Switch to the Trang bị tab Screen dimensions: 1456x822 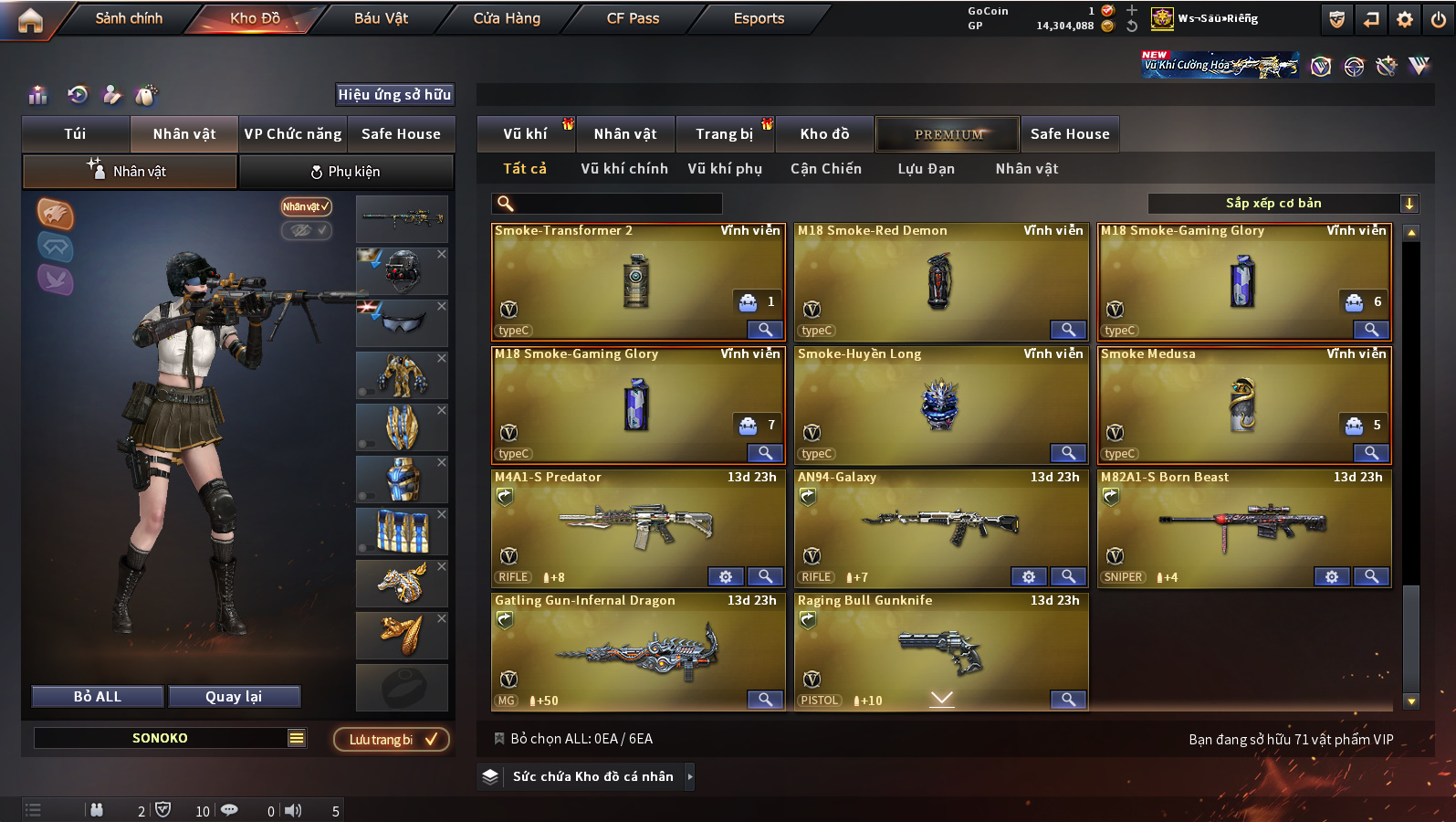(x=725, y=134)
